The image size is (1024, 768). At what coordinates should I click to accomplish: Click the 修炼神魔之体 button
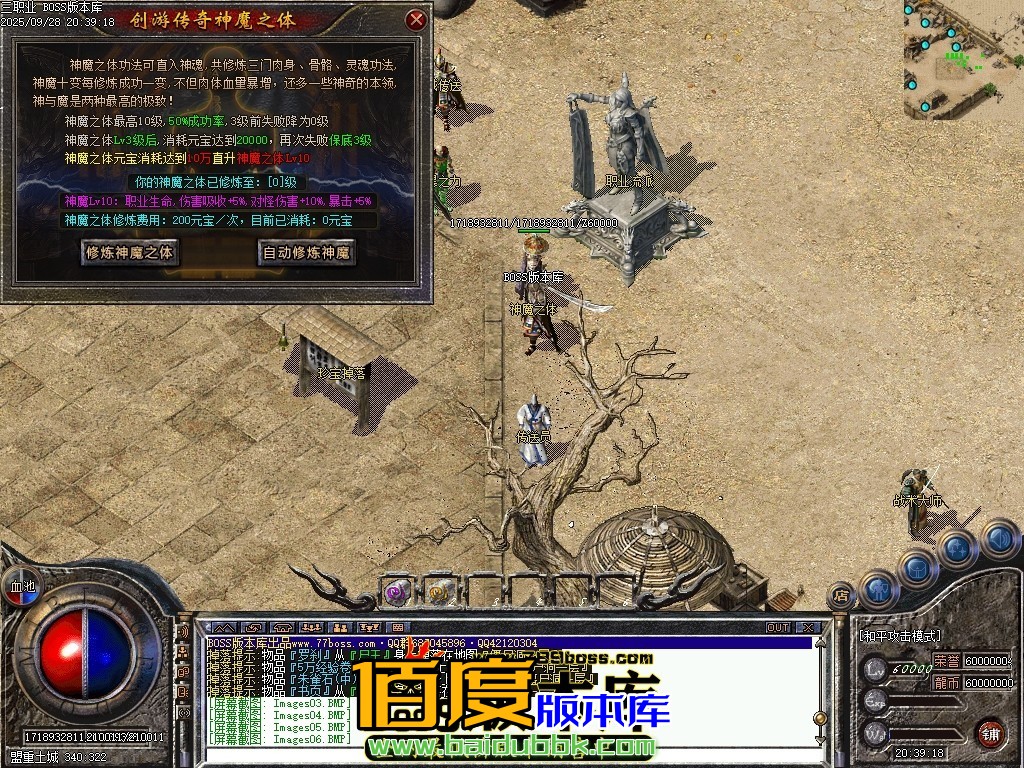130,252
